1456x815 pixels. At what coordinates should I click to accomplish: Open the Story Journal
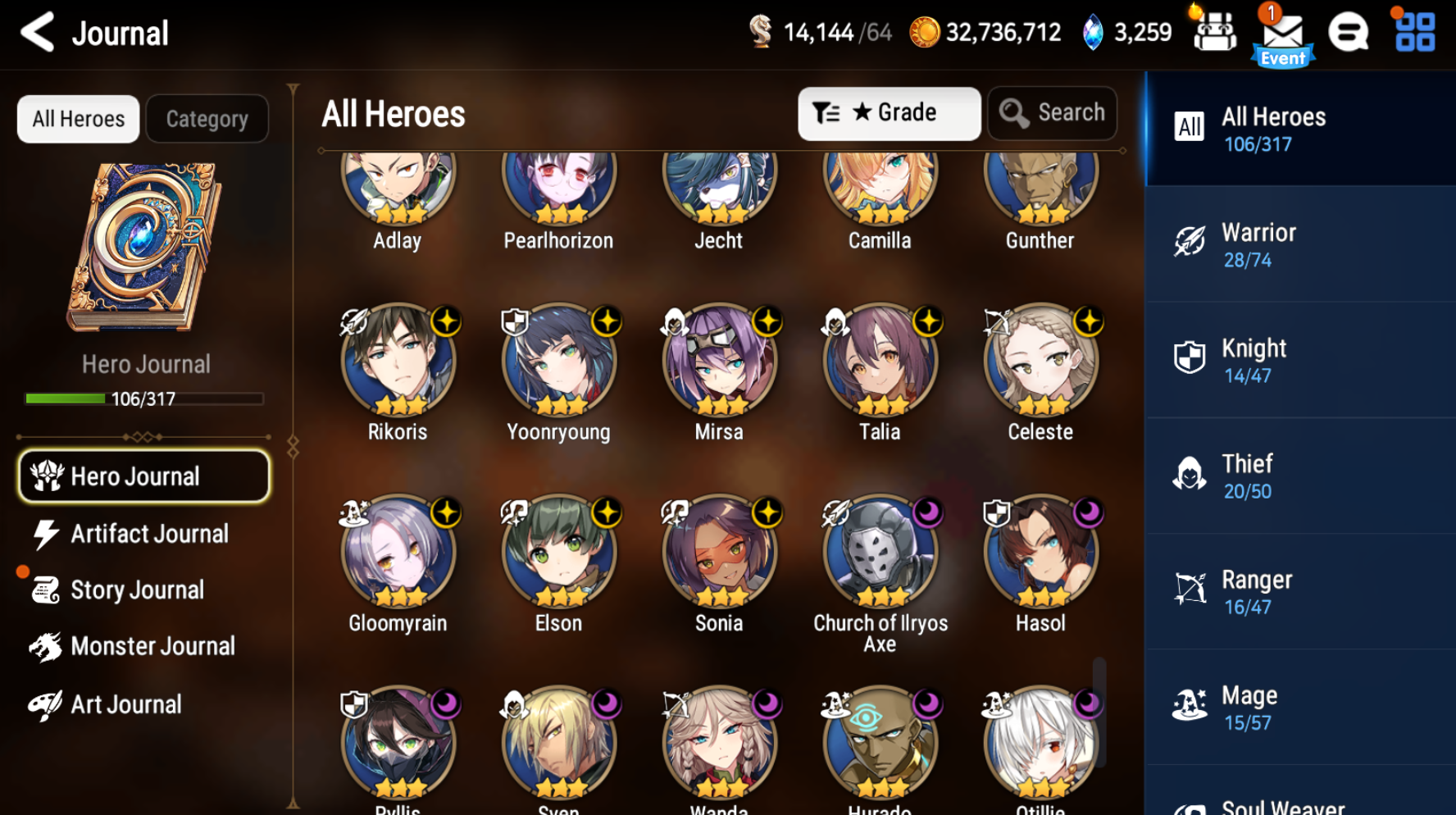click(137, 590)
